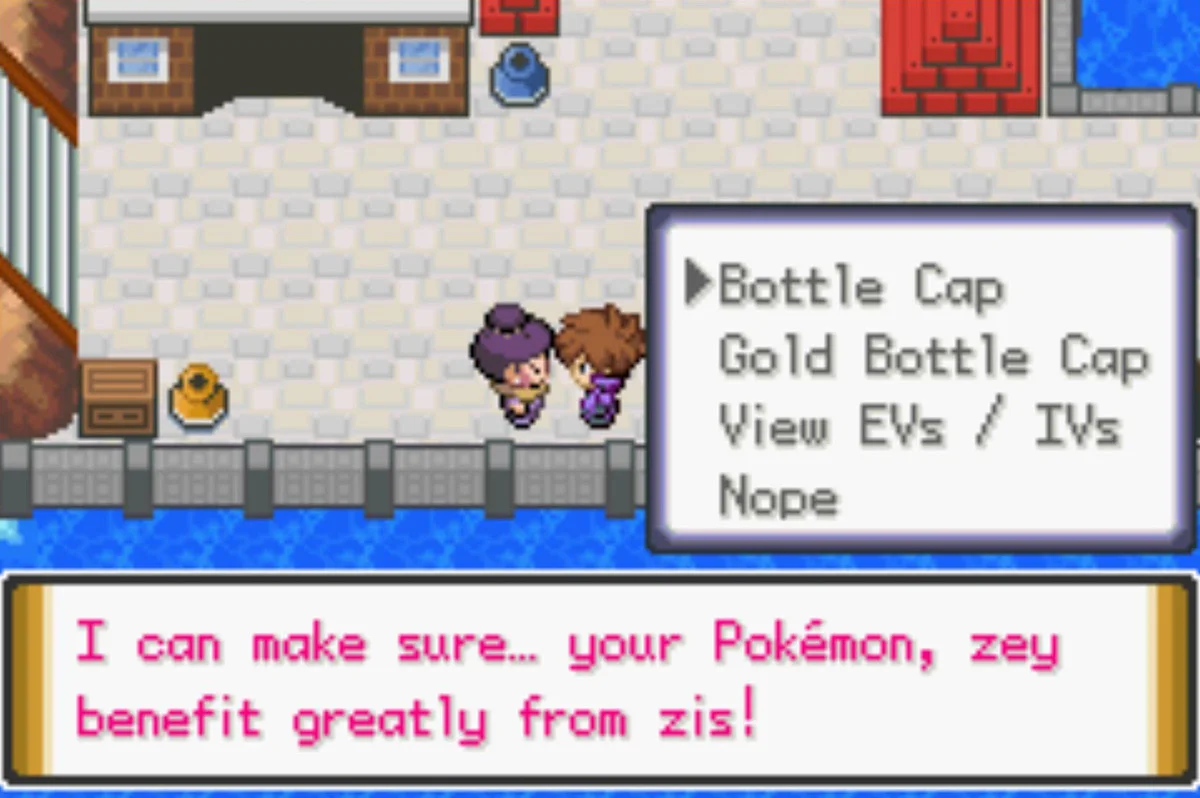The image size is (1200, 798).
Task: Decline by choosing Nope
Action: pos(778,496)
